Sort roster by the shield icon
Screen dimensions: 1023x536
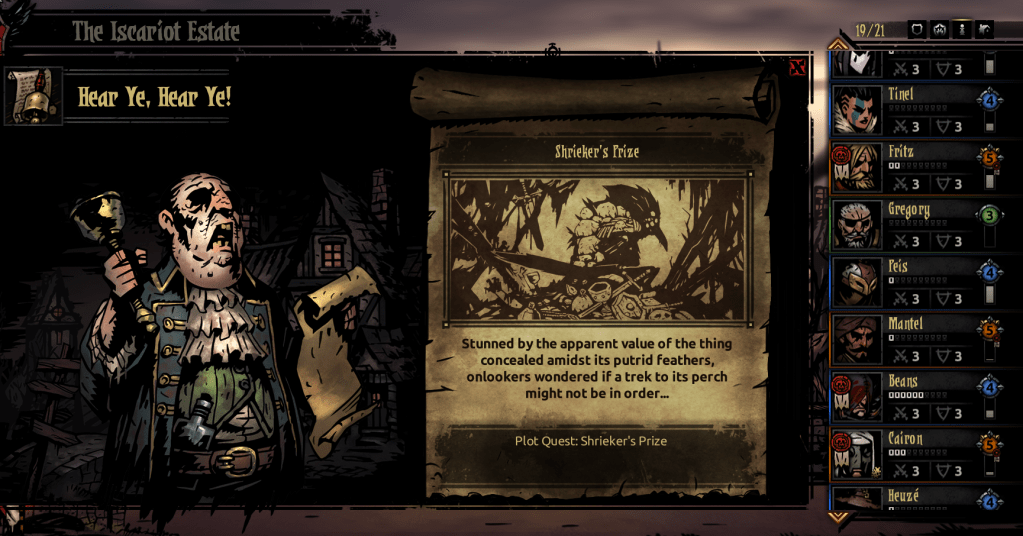pyautogui.click(x=916, y=29)
